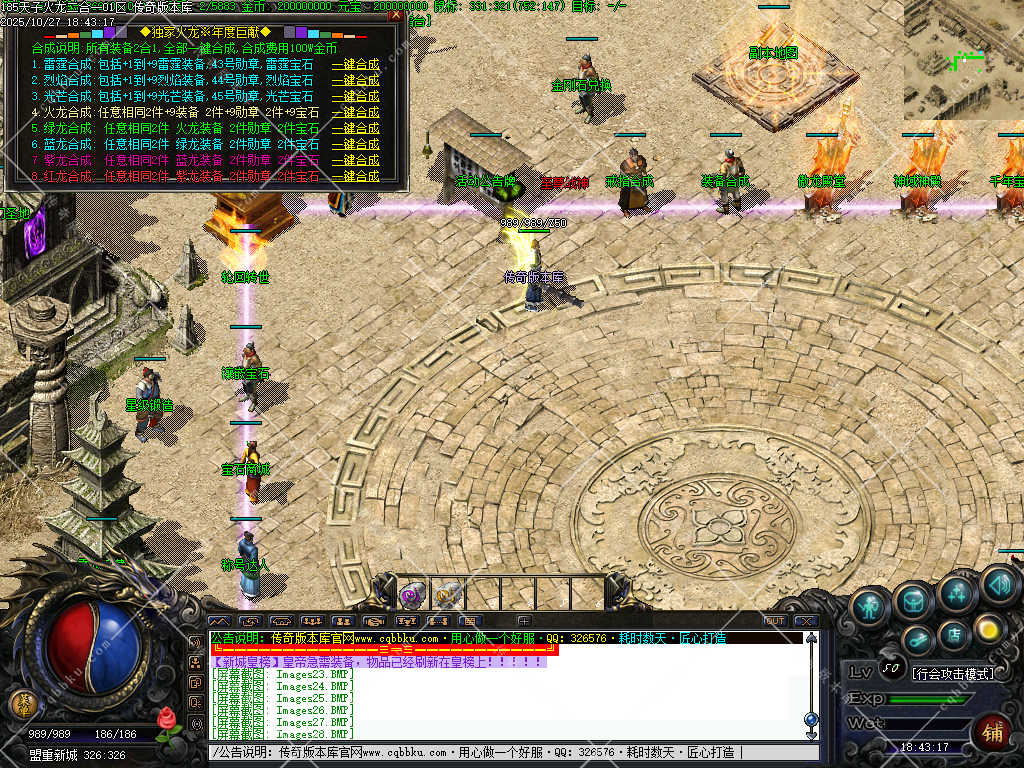Choose one-key synthesis for 火龙合成
Image resolution: width=1024 pixels, height=768 pixels.
coord(356,112)
